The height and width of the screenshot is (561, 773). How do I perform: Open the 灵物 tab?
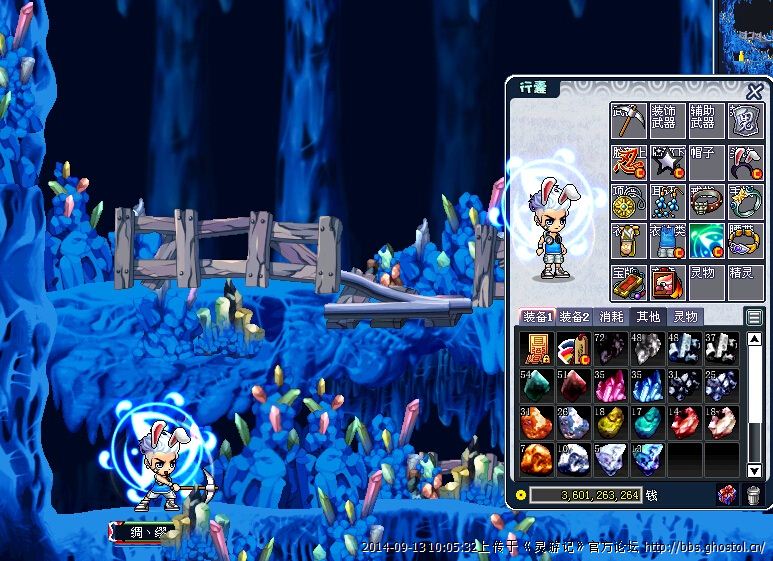[685, 317]
